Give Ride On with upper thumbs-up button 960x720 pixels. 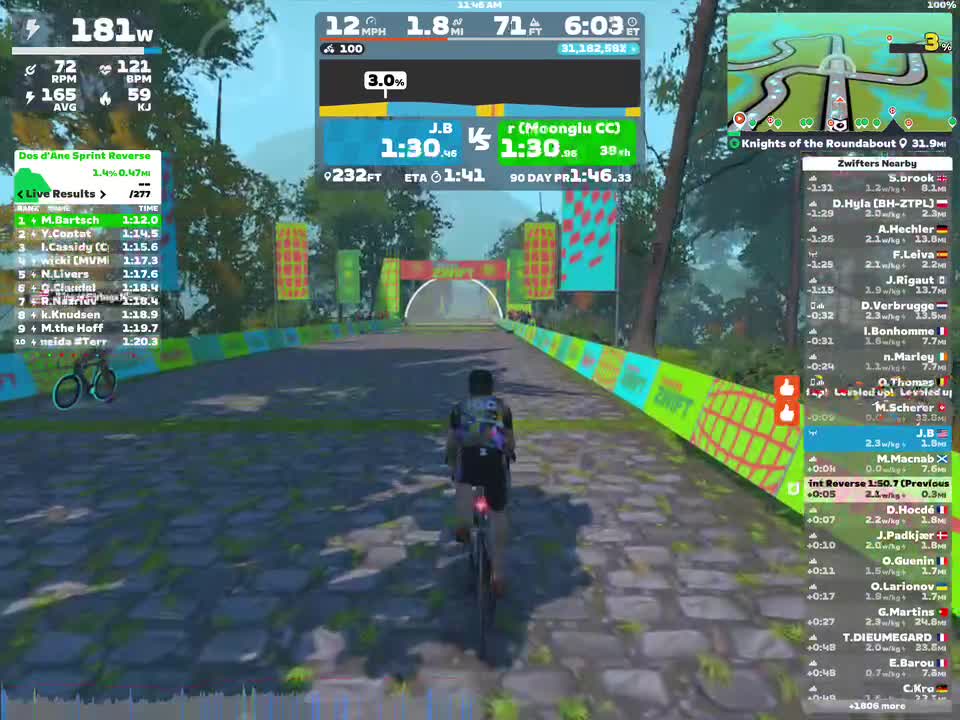pos(787,388)
